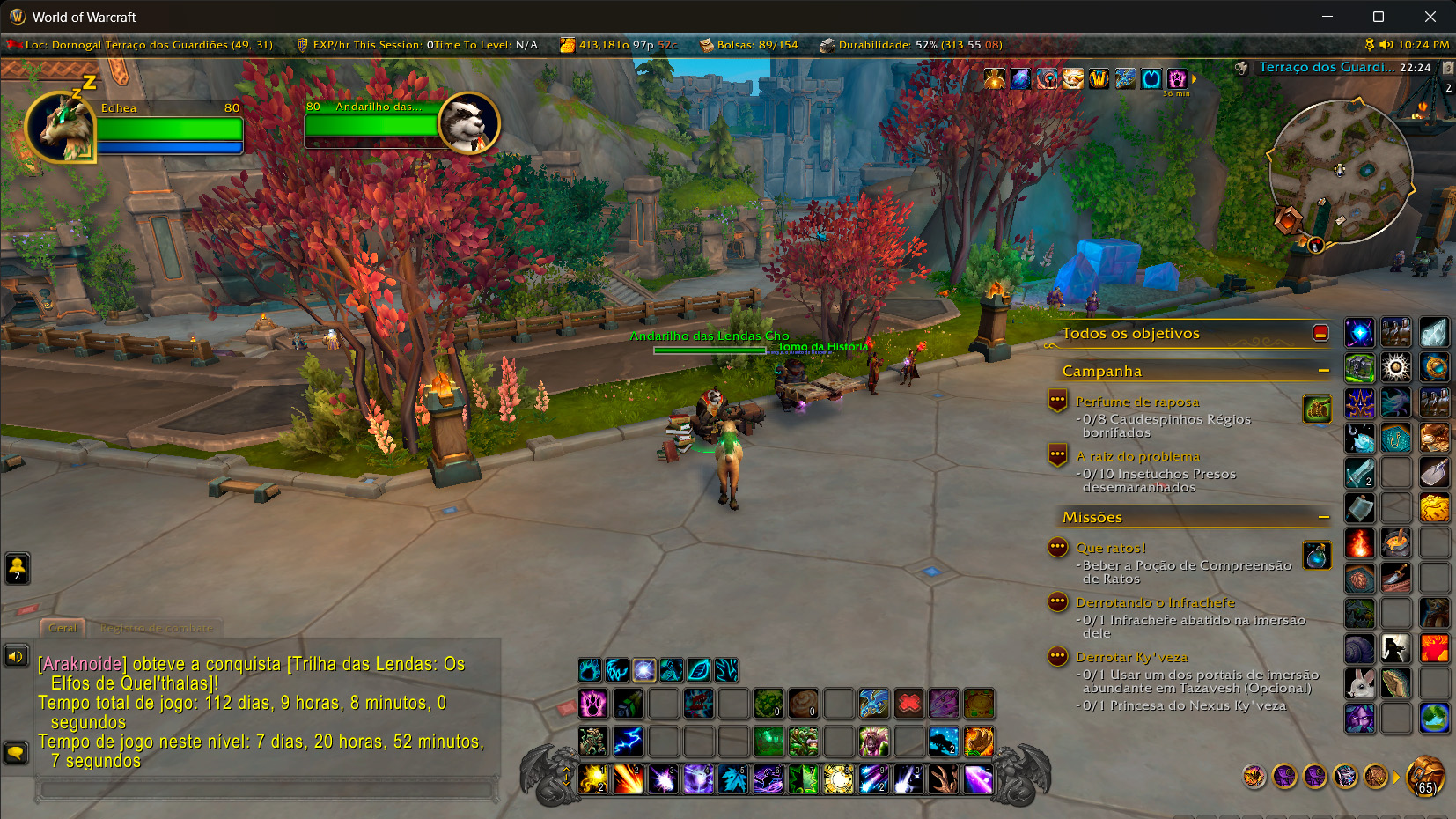This screenshot has height=819, width=1456.
Task: Cast the yellow sun ability in slot 1
Action: (x=593, y=779)
